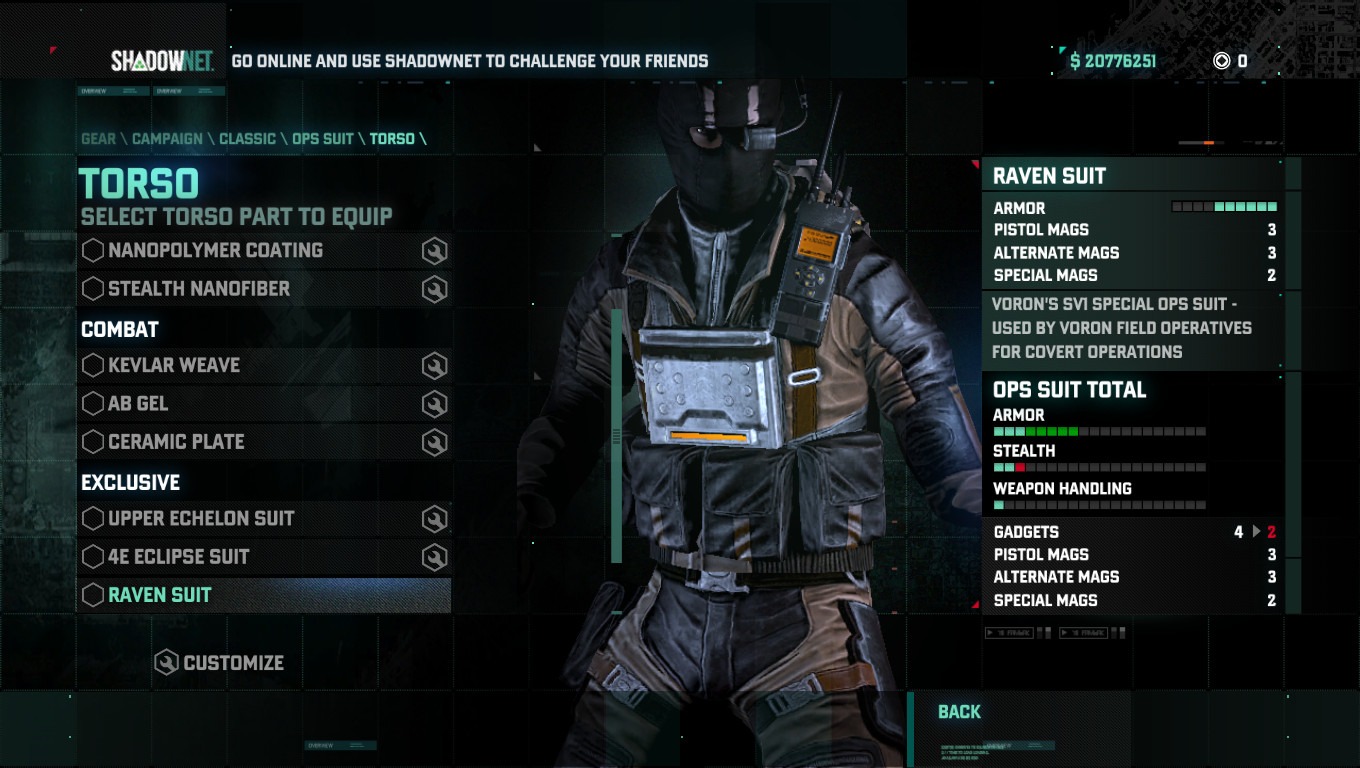The height and width of the screenshot is (768, 1360).
Task: Open customization for 4E Eclipse Suit
Action: click(x=432, y=556)
